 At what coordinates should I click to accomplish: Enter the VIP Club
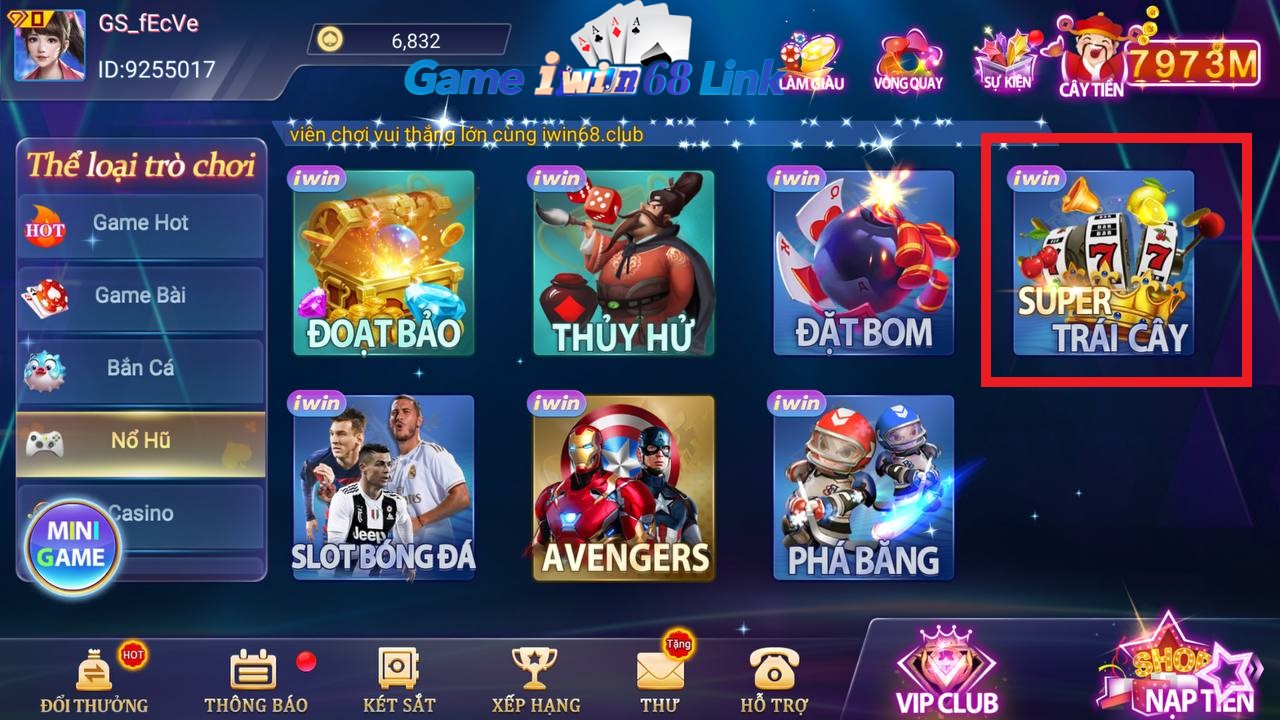[x=946, y=672]
